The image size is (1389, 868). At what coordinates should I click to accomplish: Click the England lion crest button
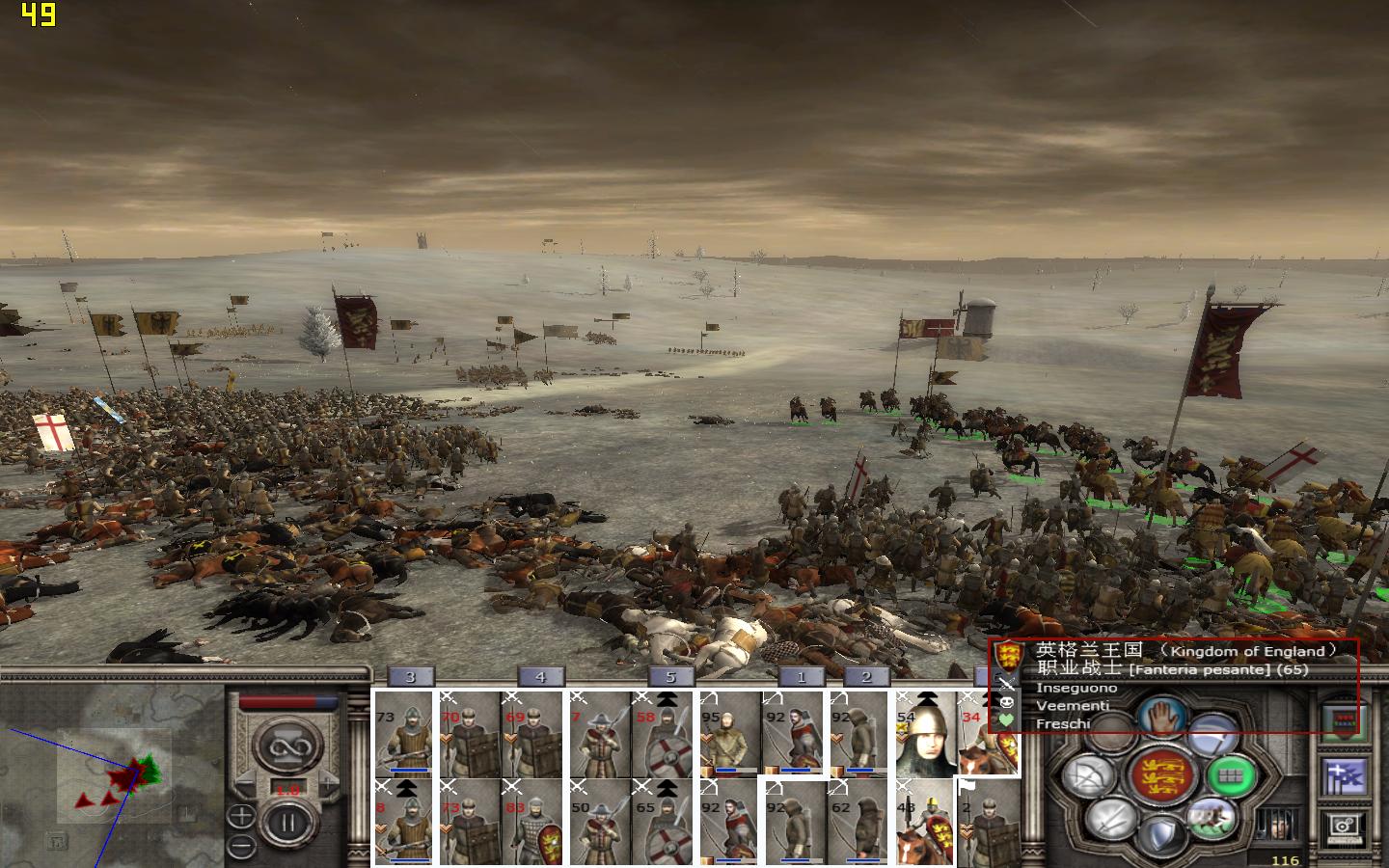1161,775
